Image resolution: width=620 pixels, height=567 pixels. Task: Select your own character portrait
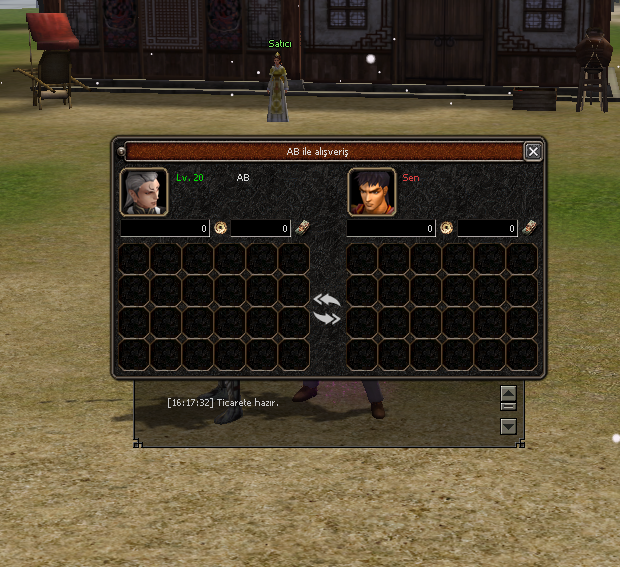point(371,192)
